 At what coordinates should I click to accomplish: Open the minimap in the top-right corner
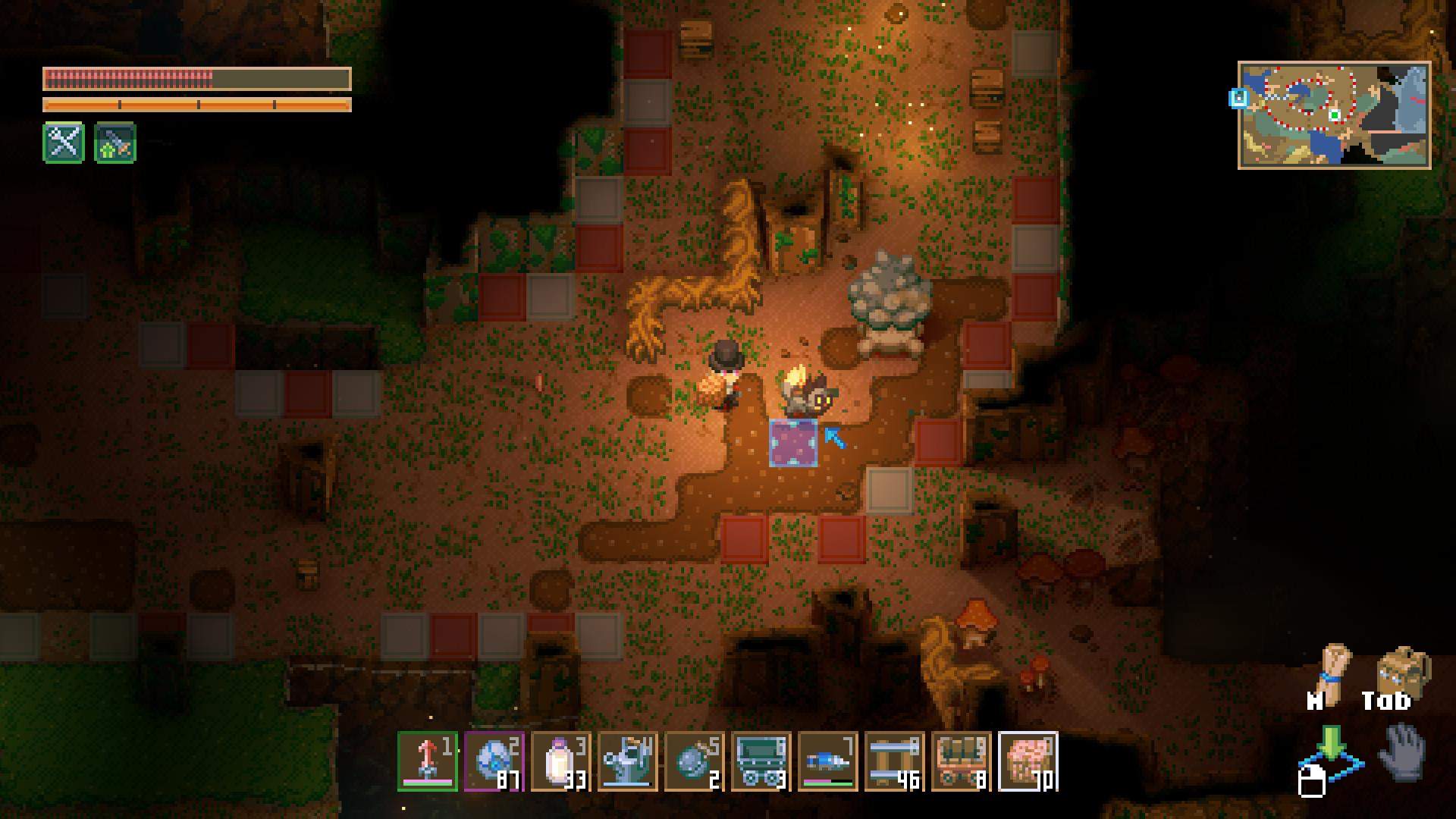1334,115
